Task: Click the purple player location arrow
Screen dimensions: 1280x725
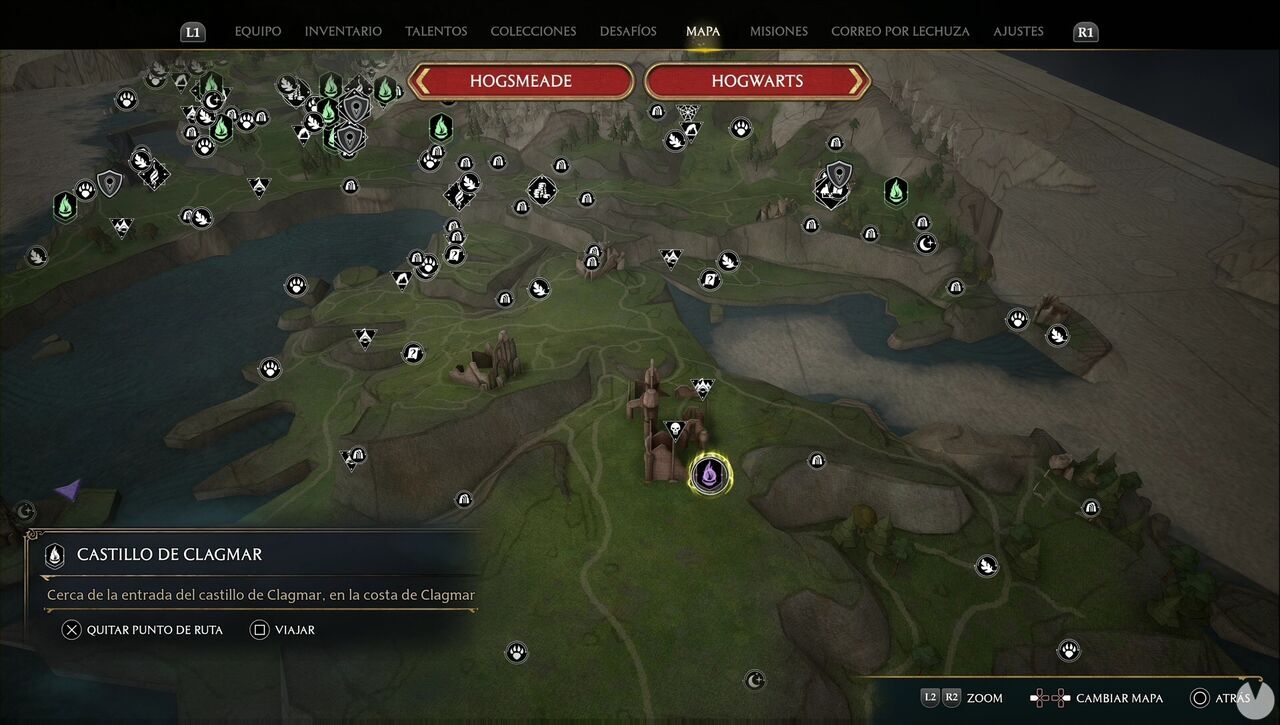Action: (x=70, y=487)
